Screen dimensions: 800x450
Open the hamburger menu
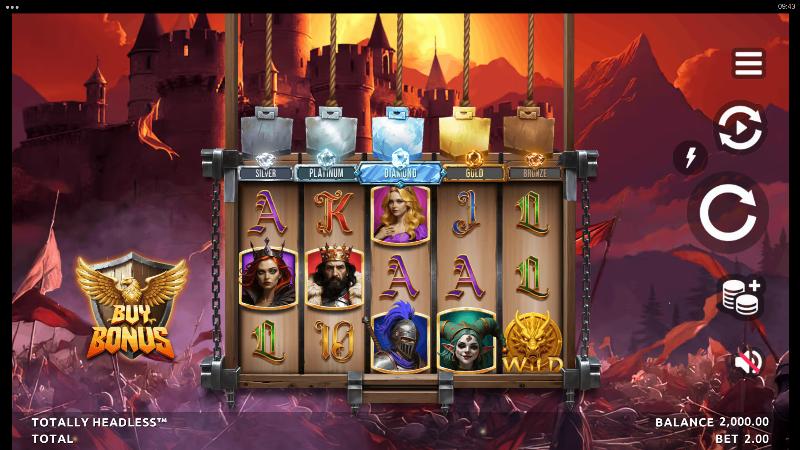tap(748, 63)
